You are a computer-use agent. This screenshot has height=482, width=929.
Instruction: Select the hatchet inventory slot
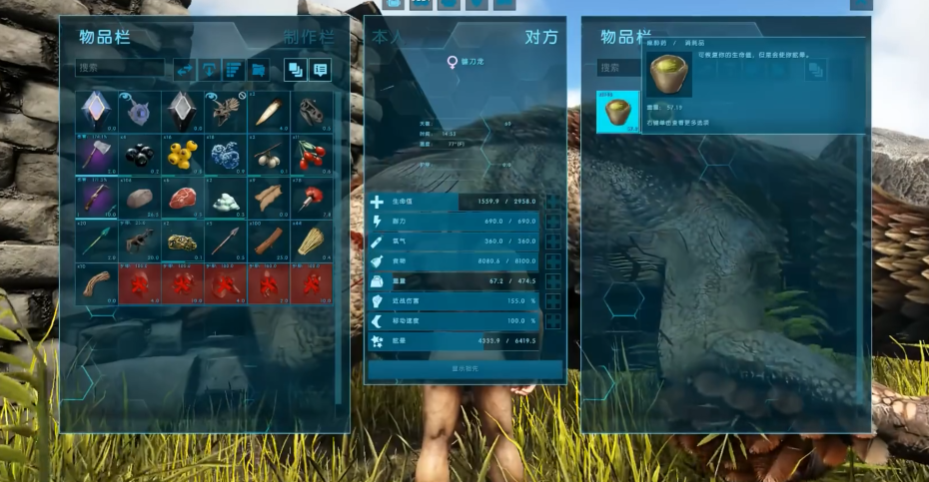(x=96, y=154)
